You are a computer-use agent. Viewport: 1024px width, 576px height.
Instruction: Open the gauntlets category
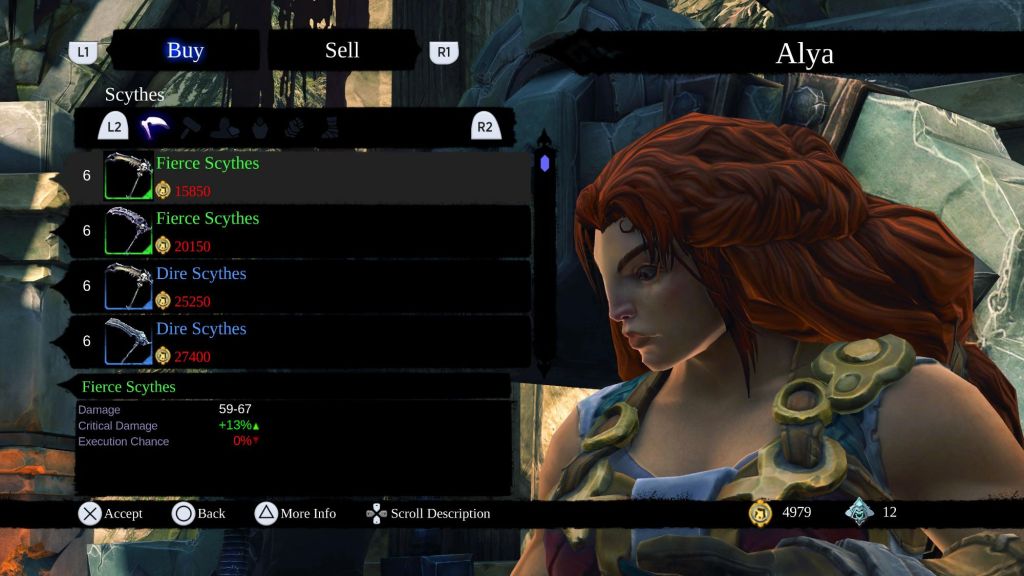[x=294, y=127]
